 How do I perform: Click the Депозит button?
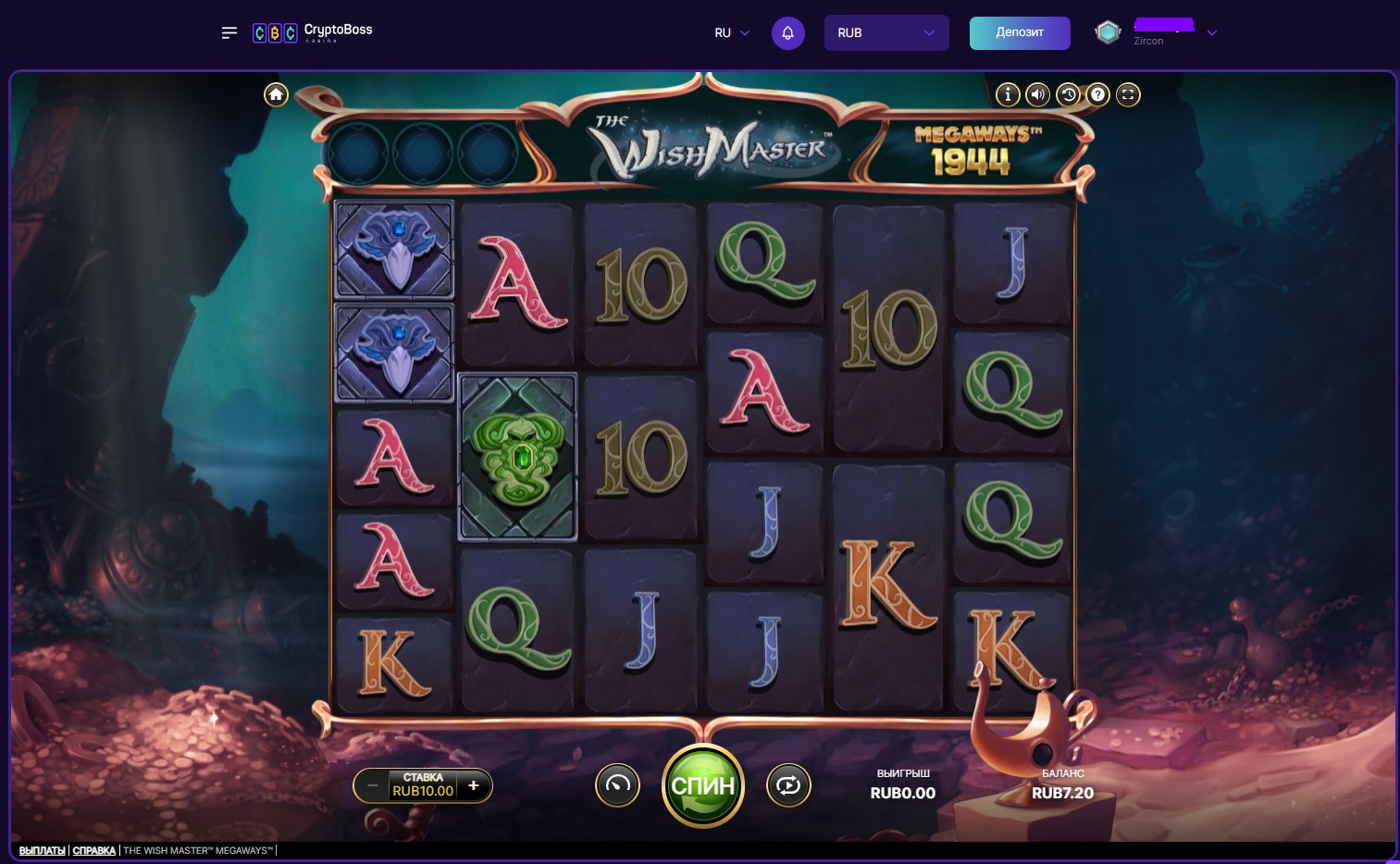click(x=1020, y=32)
